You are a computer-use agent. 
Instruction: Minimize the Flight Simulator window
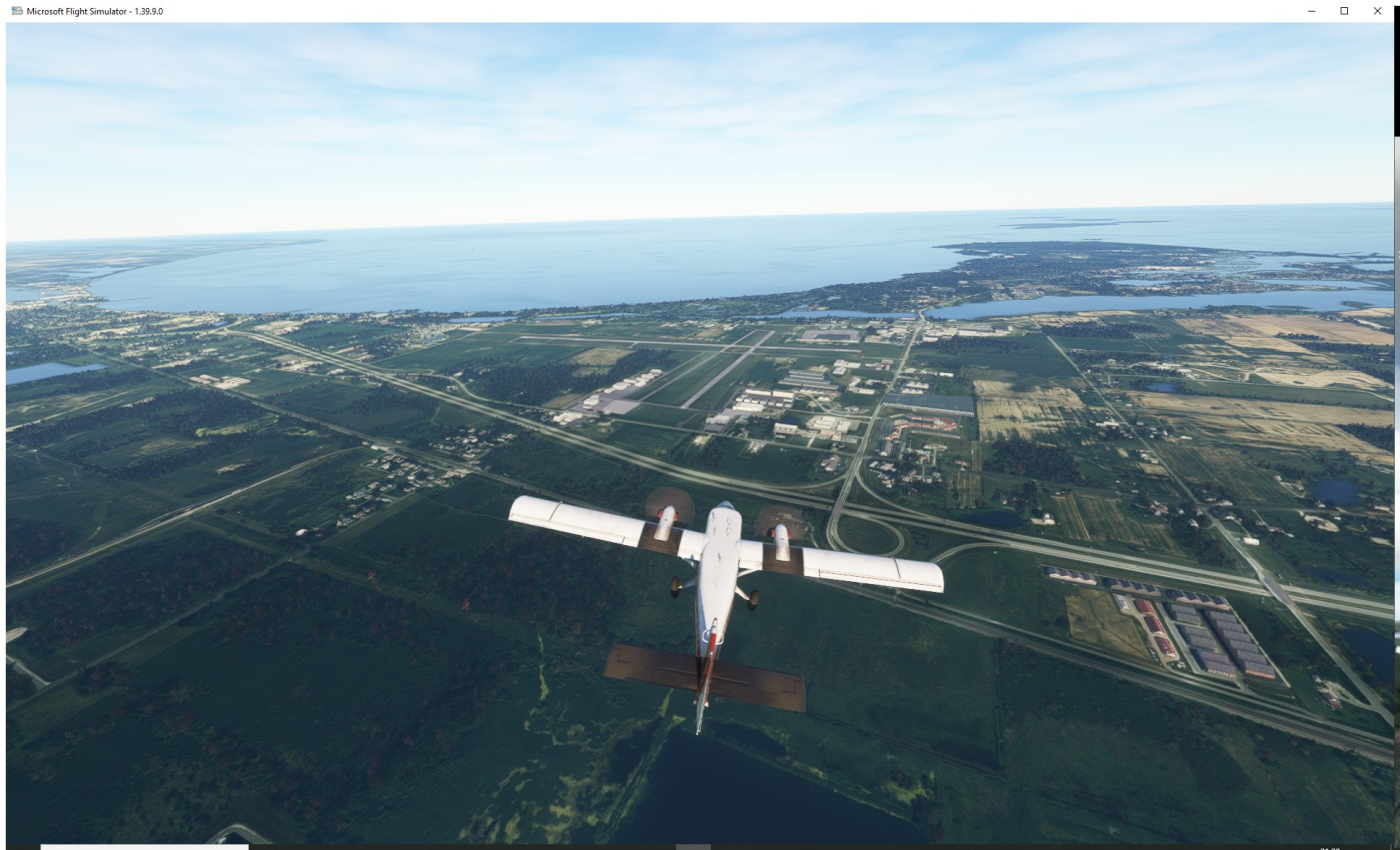[1311, 11]
